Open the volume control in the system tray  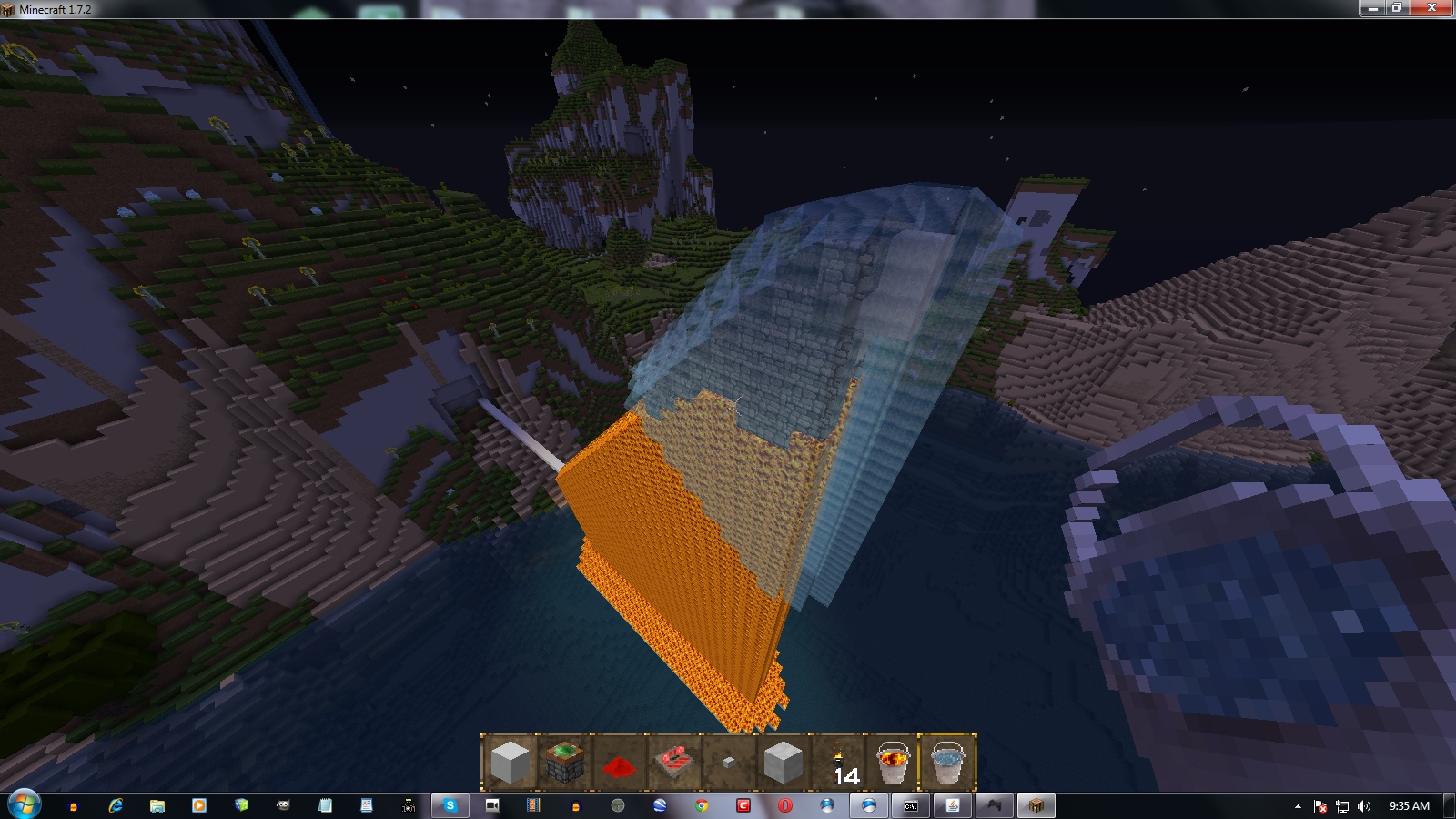tap(1362, 805)
